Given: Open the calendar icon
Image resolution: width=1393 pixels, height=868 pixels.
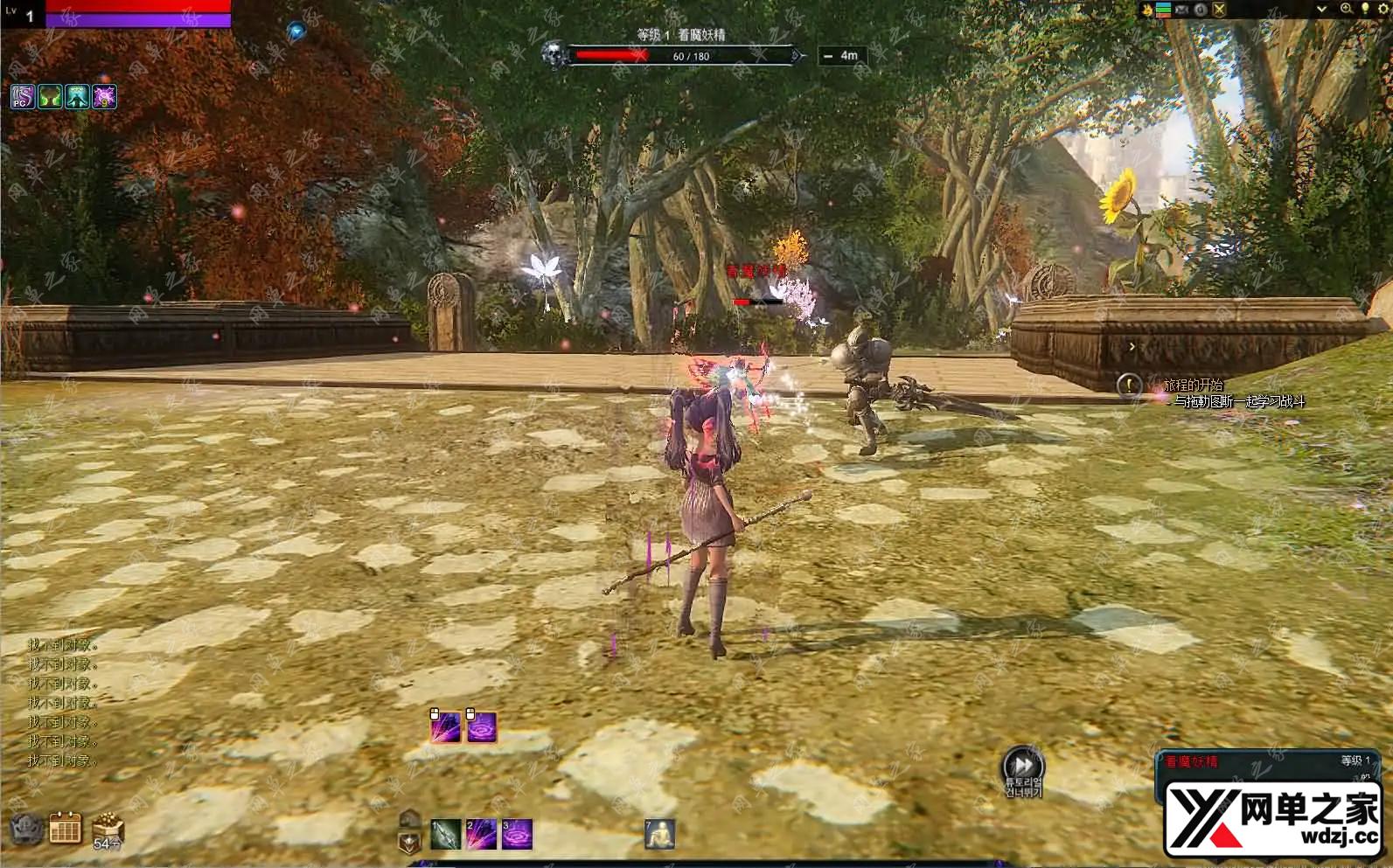Looking at the screenshot, I should click(x=66, y=827).
